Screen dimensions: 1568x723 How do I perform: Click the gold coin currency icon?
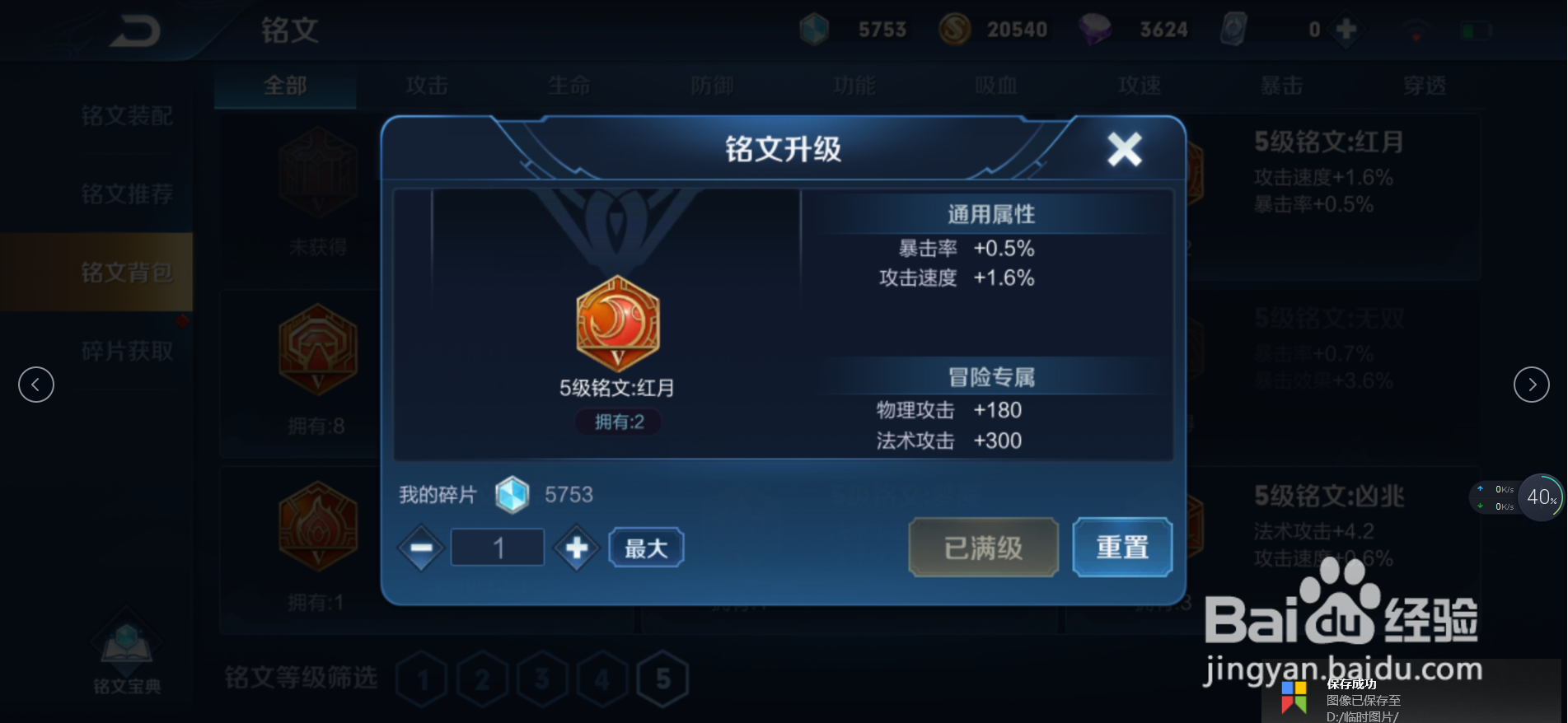coord(956,28)
